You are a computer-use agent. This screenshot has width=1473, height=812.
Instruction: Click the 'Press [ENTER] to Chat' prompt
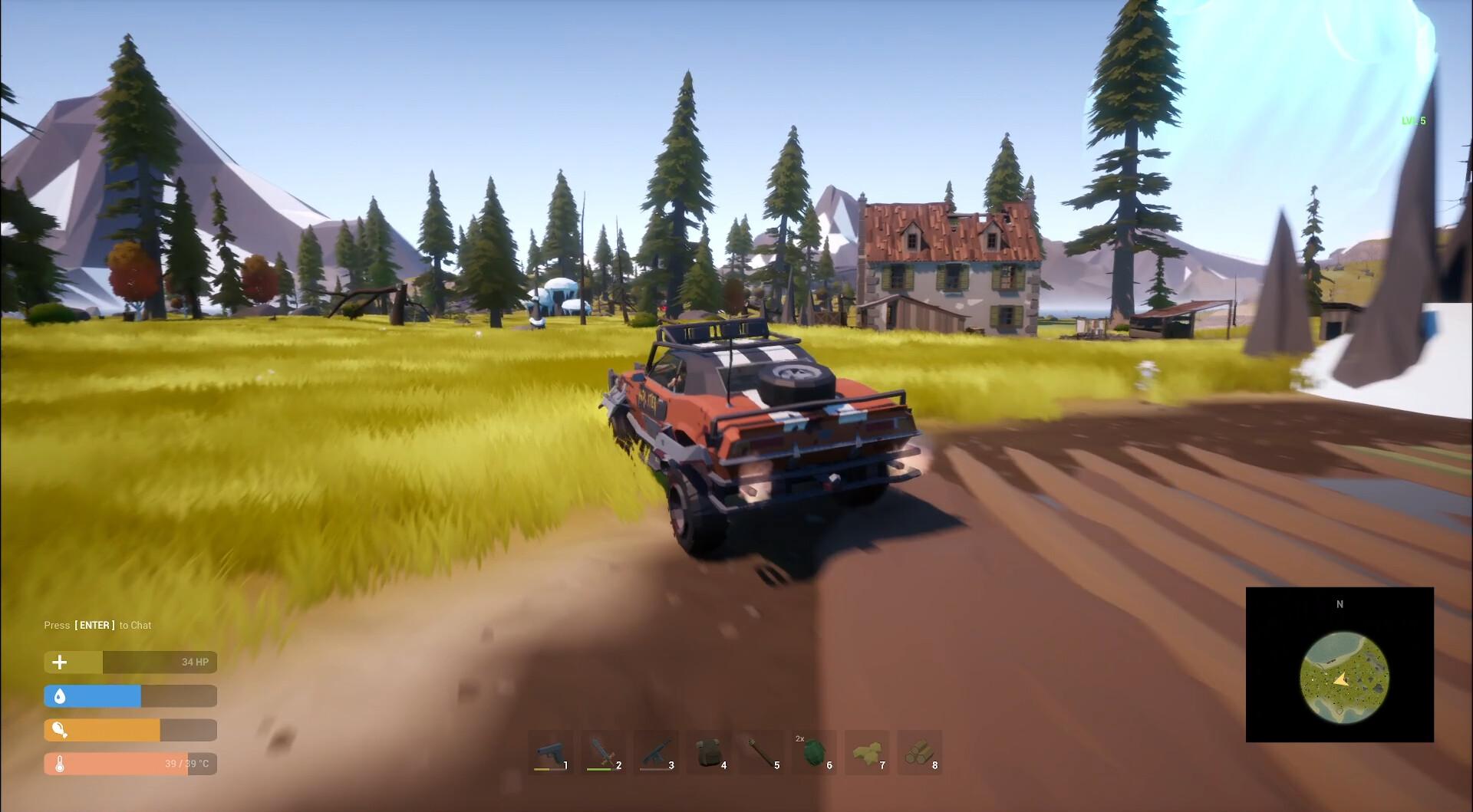tap(97, 625)
